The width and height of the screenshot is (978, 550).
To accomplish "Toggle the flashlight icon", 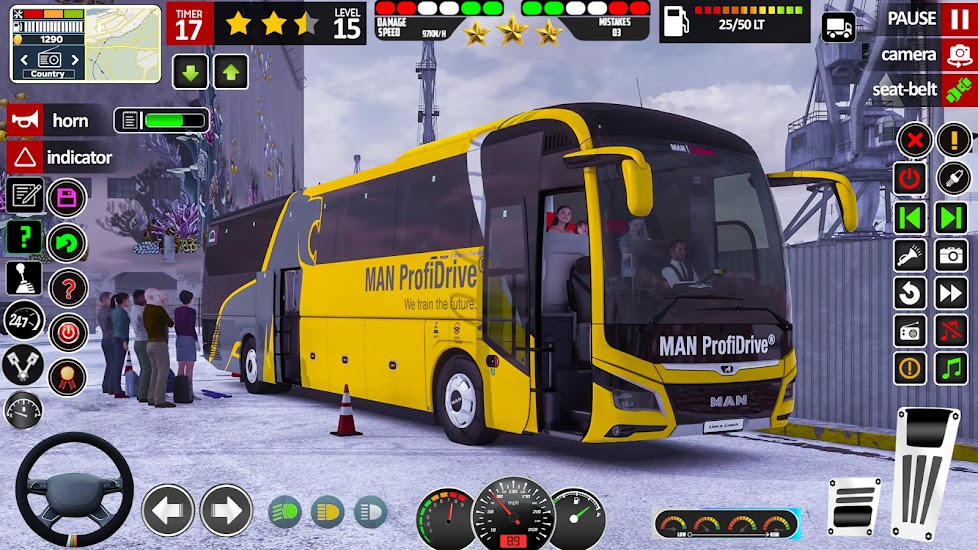I will tap(910, 254).
